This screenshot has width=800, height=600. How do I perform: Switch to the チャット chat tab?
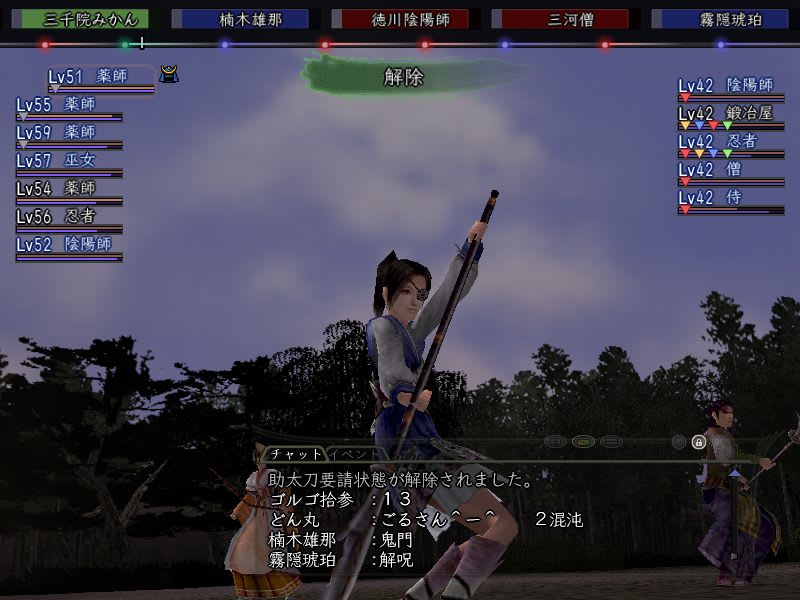296,454
